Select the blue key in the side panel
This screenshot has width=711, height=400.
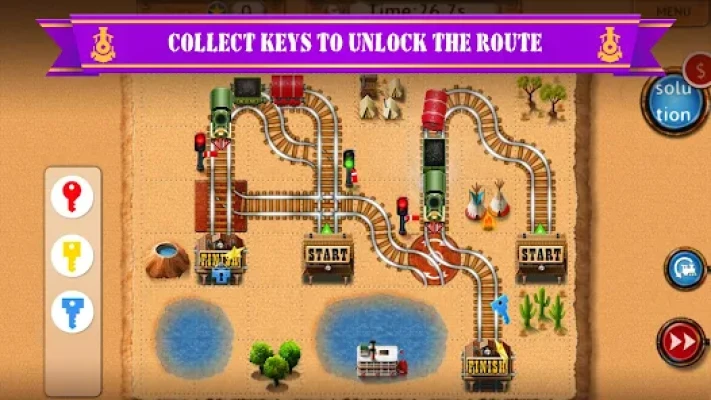(72, 312)
